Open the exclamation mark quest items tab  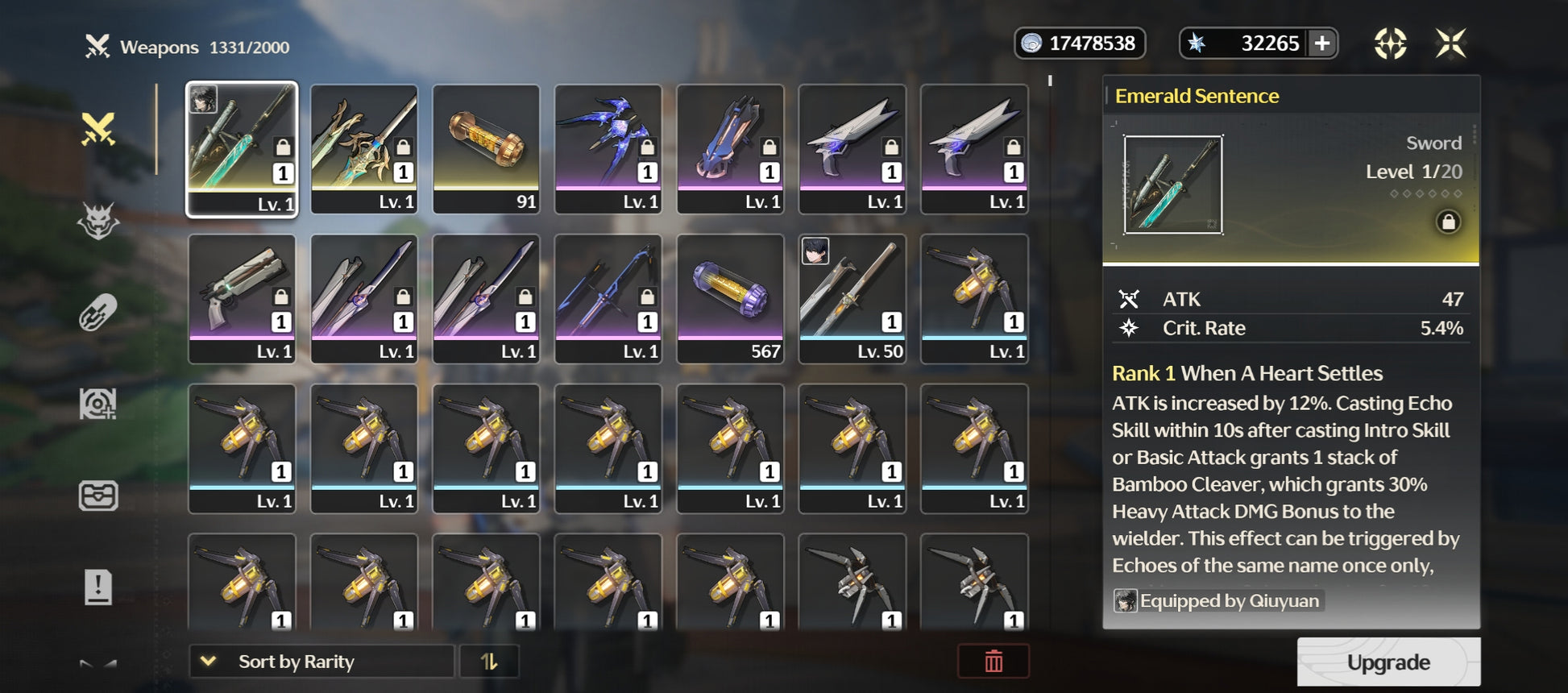click(x=98, y=586)
